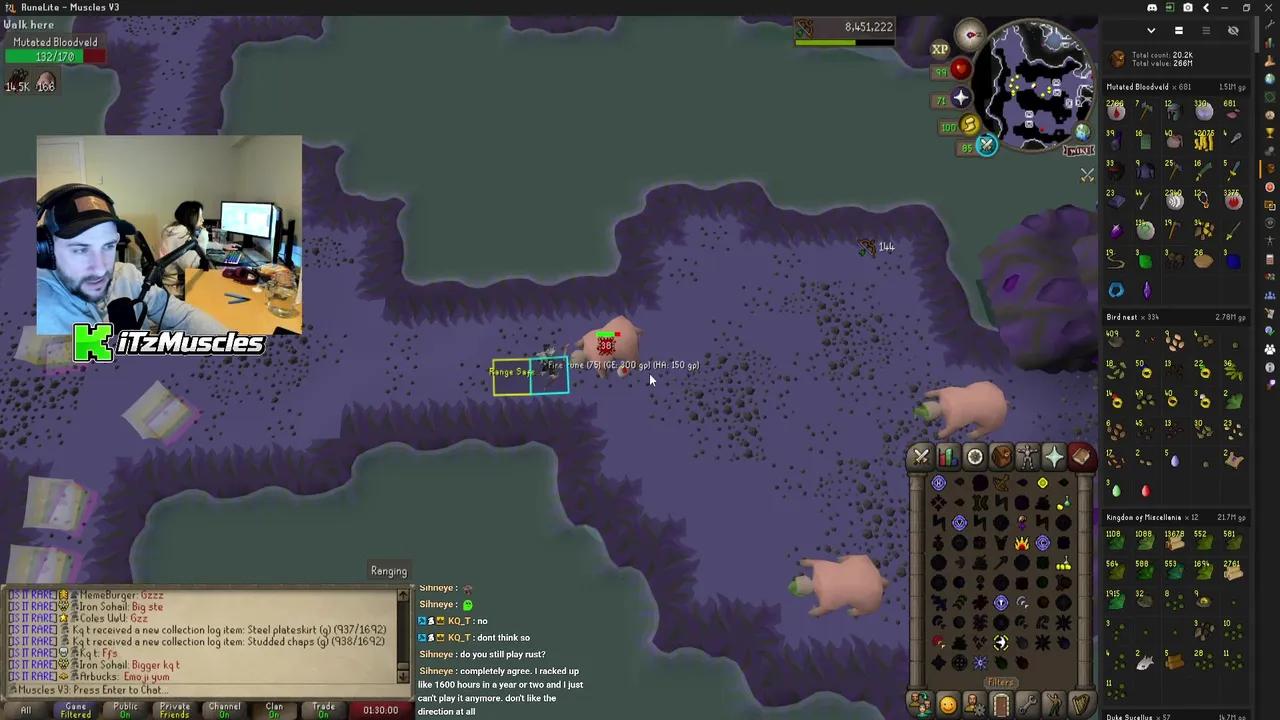
Task: Select the All chat tab
Action: [x=26, y=709]
